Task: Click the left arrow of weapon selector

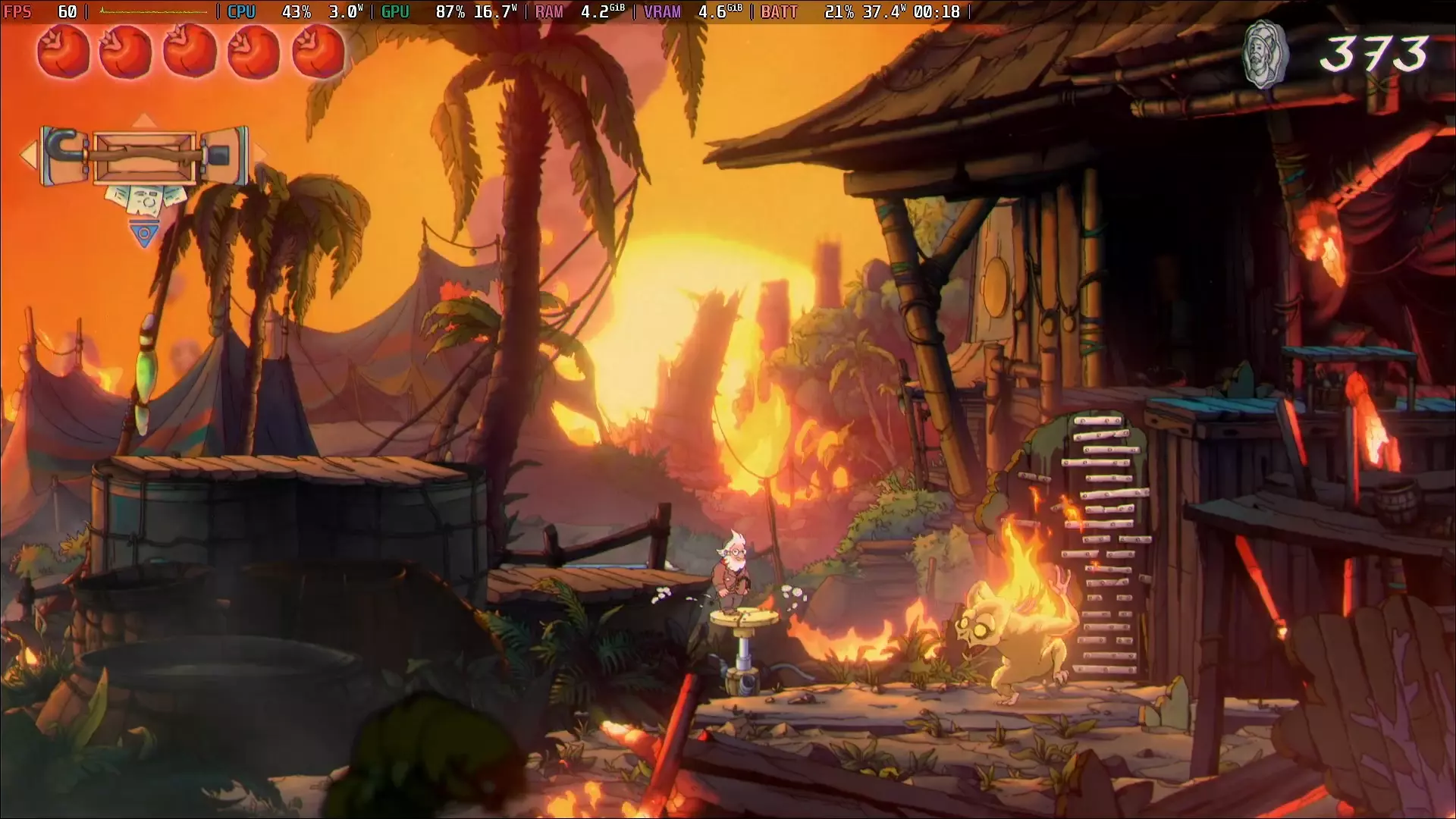Action: click(29, 155)
